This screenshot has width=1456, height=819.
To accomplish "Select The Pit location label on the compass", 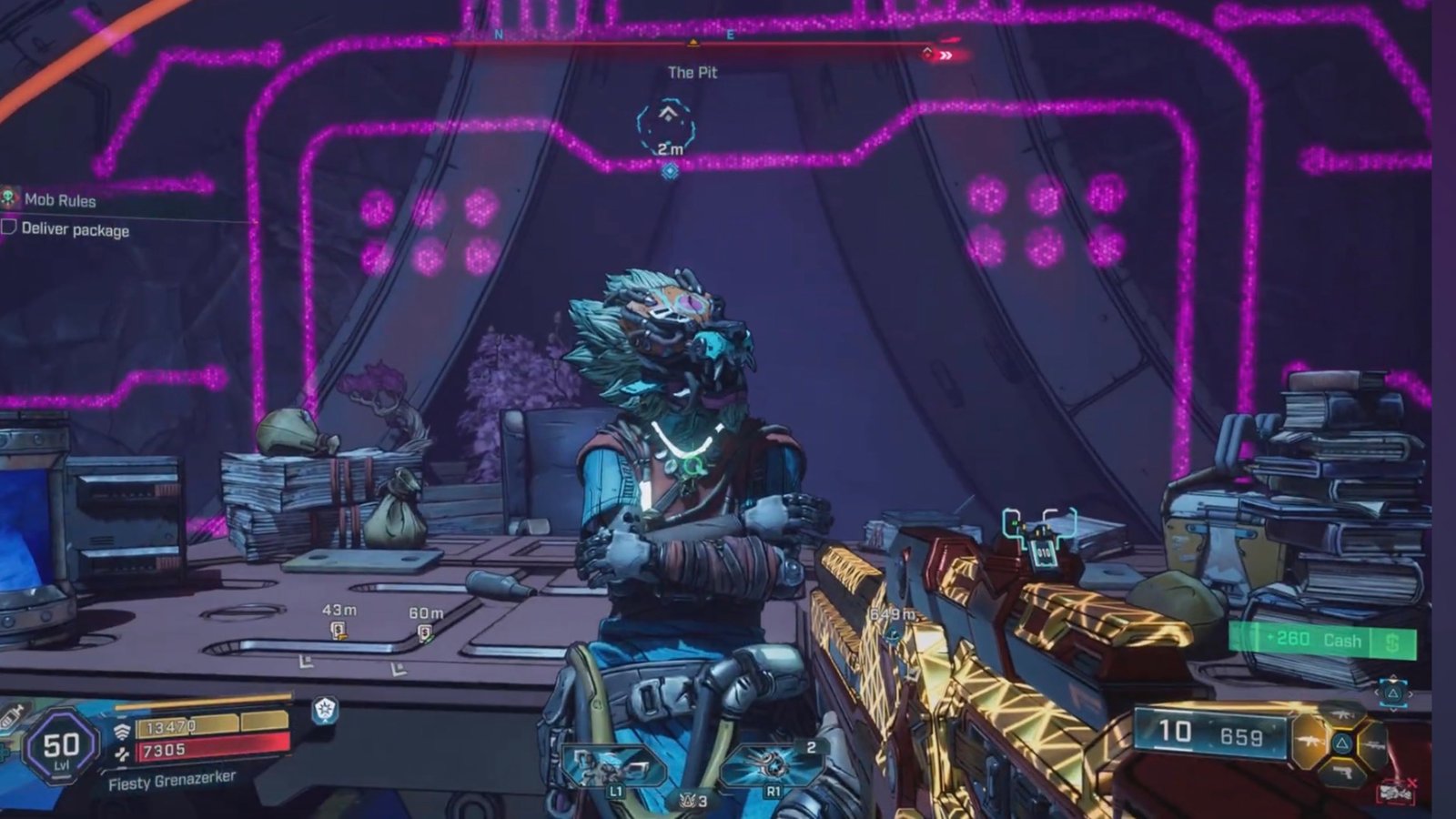I will coord(693,73).
